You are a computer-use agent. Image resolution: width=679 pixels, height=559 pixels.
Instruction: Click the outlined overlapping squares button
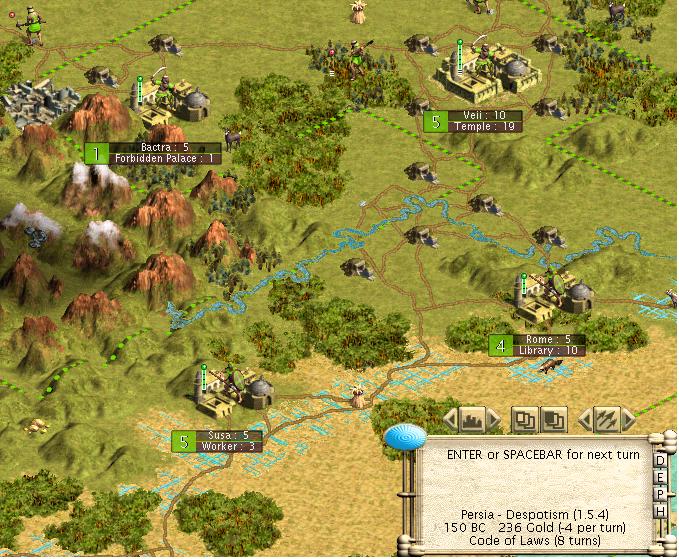[524, 418]
